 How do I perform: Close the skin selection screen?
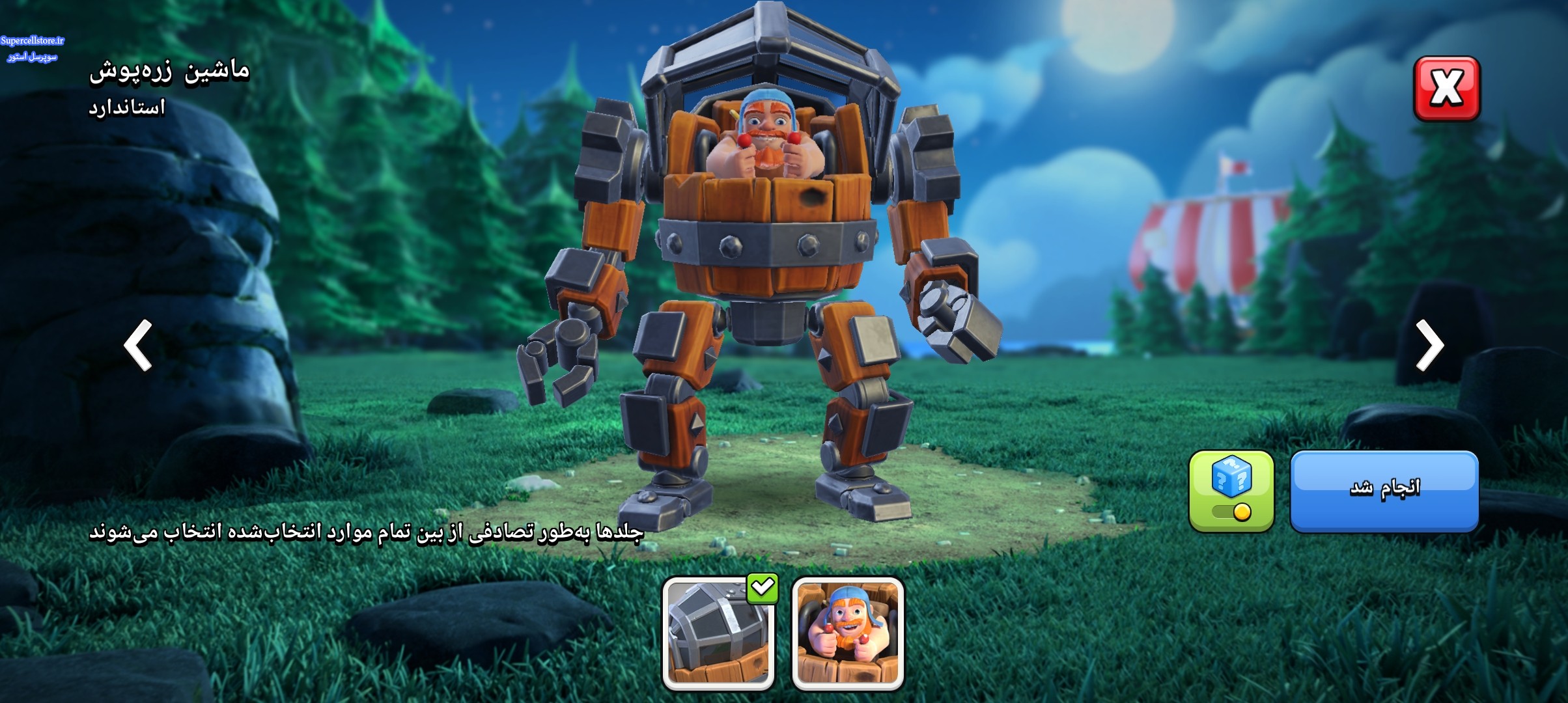pyautogui.click(x=1447, y=89)
